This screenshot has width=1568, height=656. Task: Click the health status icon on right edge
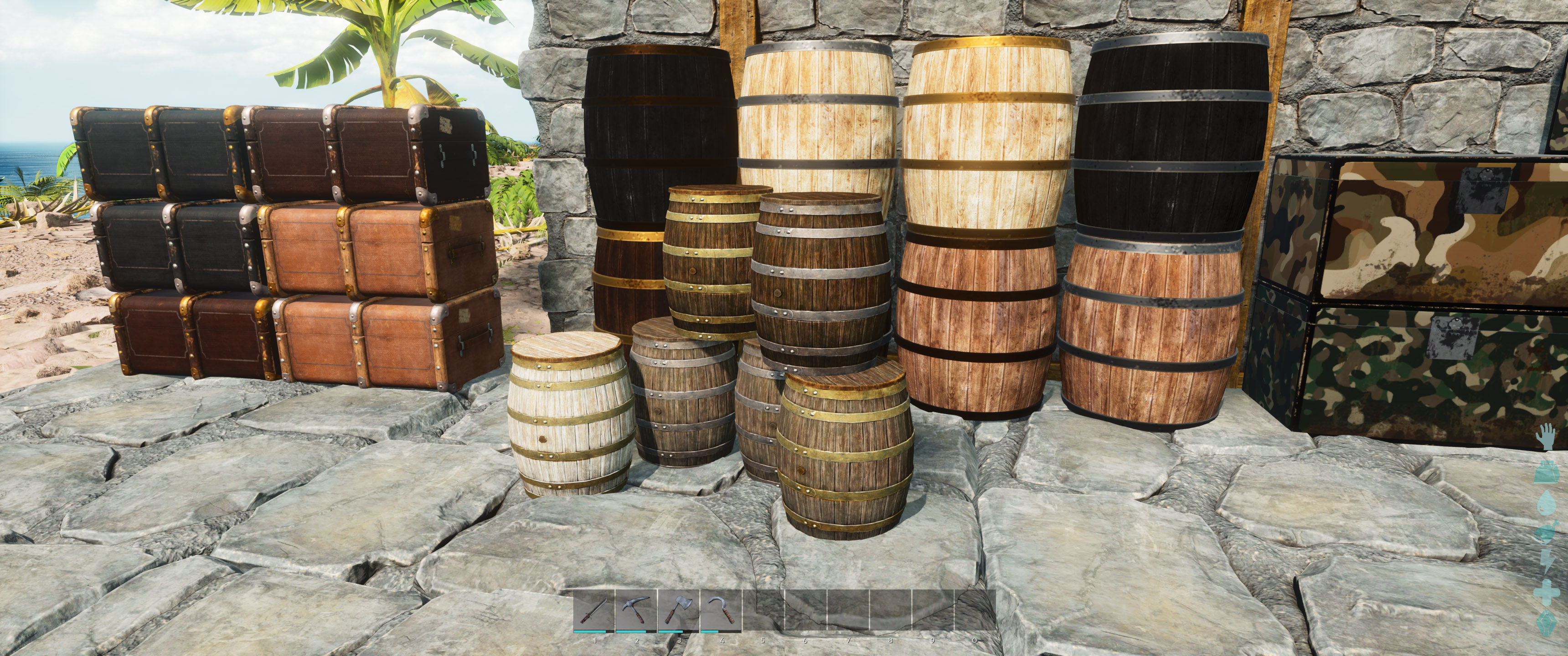(1547, 592)
